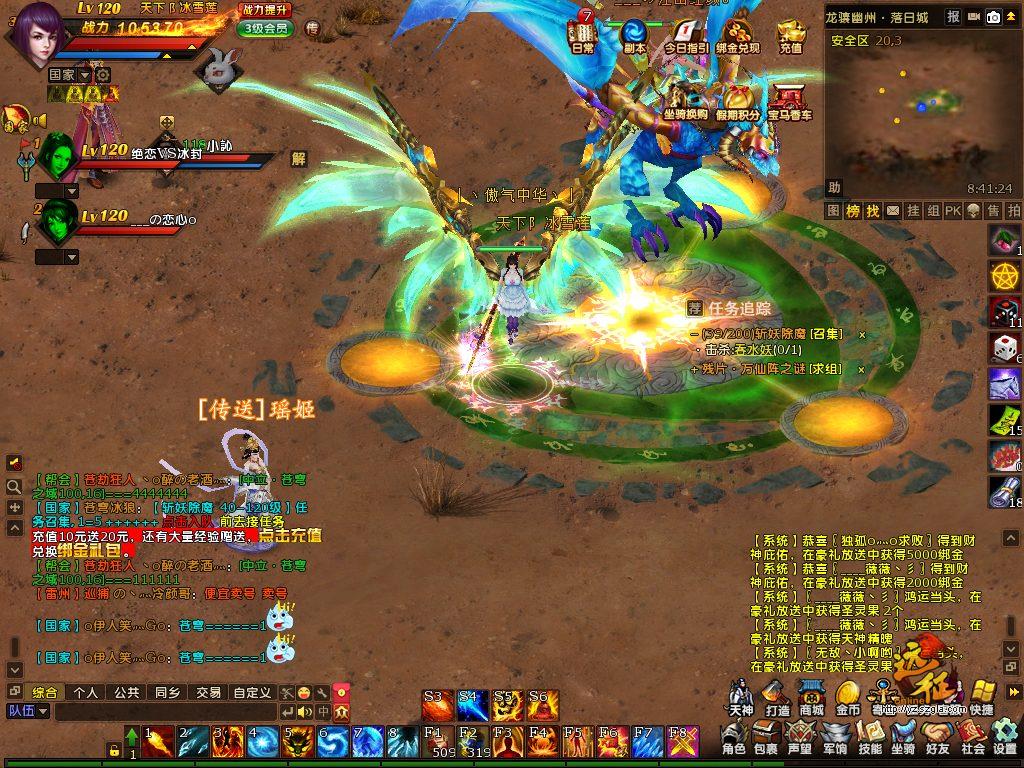Open the 角色 character sheet
Screen dimensions: 1024x768
click(x=733, y=738)
